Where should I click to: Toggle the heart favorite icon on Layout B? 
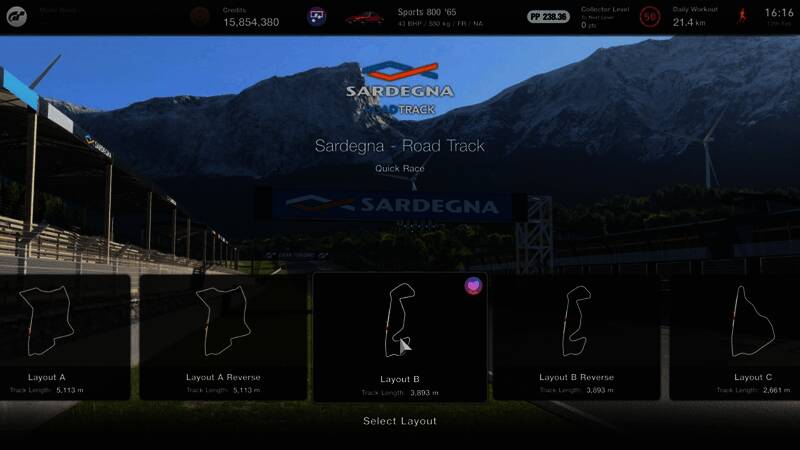[x=473, y=286]
